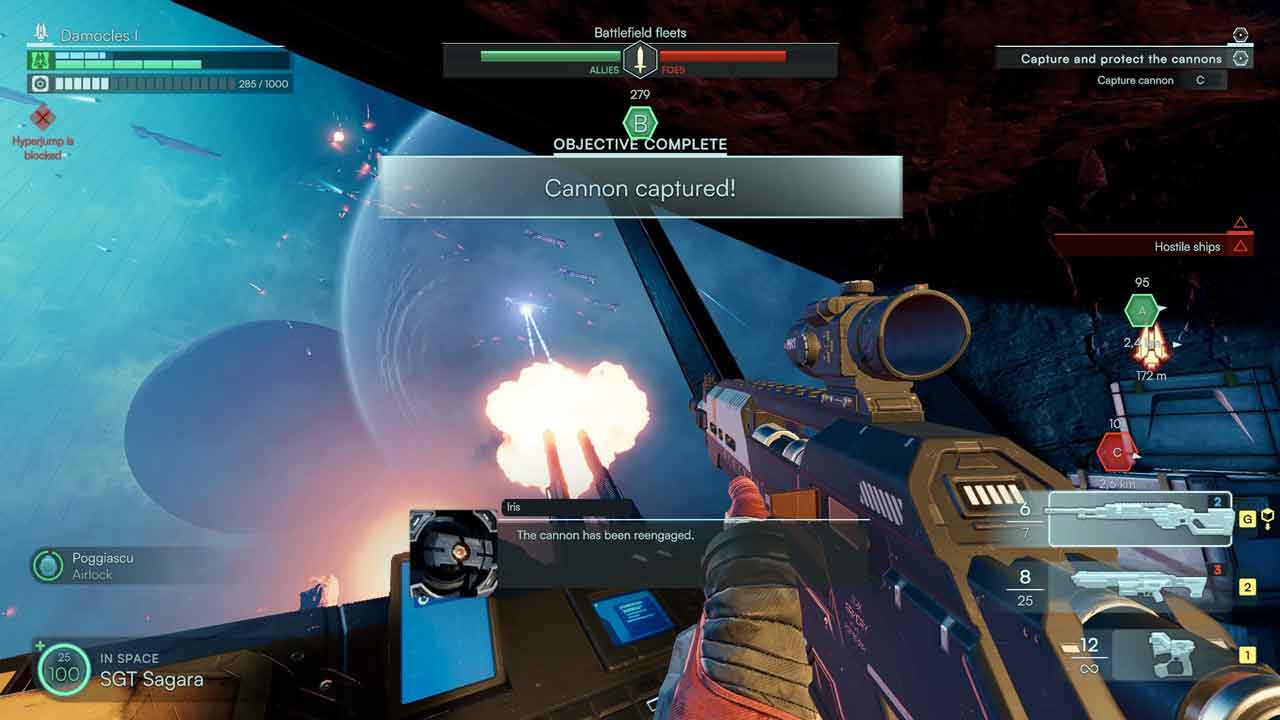Click the green A cannon marker

click(x=1142, y=311)
